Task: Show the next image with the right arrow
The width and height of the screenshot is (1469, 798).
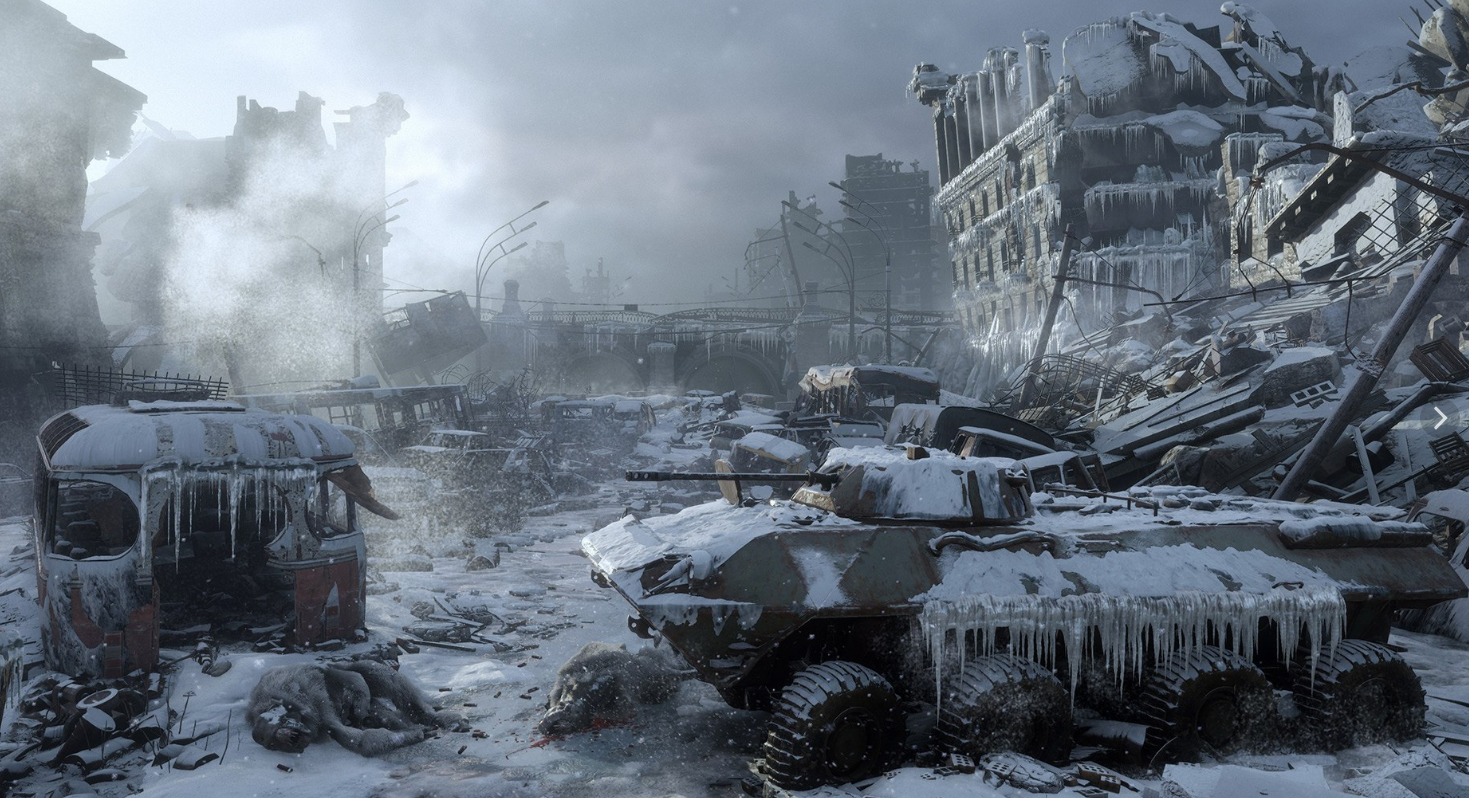Action: 1440,418
